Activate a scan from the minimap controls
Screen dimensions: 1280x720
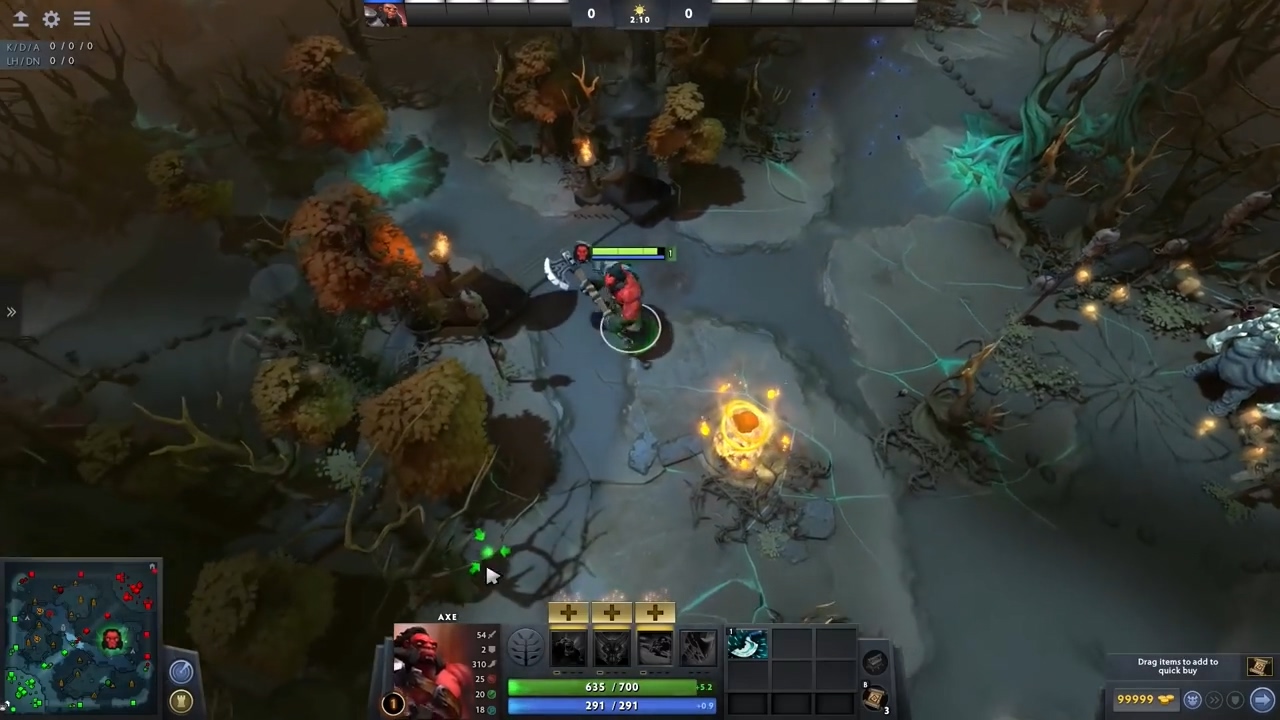click(x=181, y=671)
